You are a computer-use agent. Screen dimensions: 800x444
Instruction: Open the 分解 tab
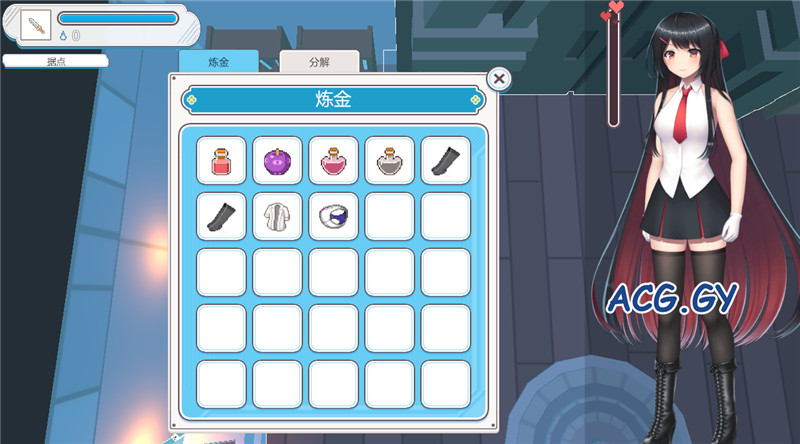click(319, 62)
